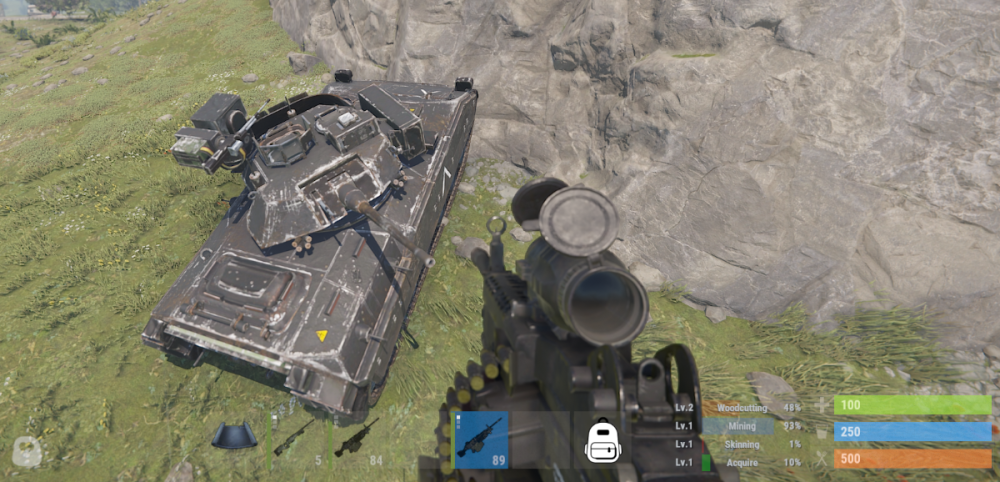The height and width of the screenshot is (482, 1000).
Task: Open the white backpack inventory
Action: pos(602,440)
